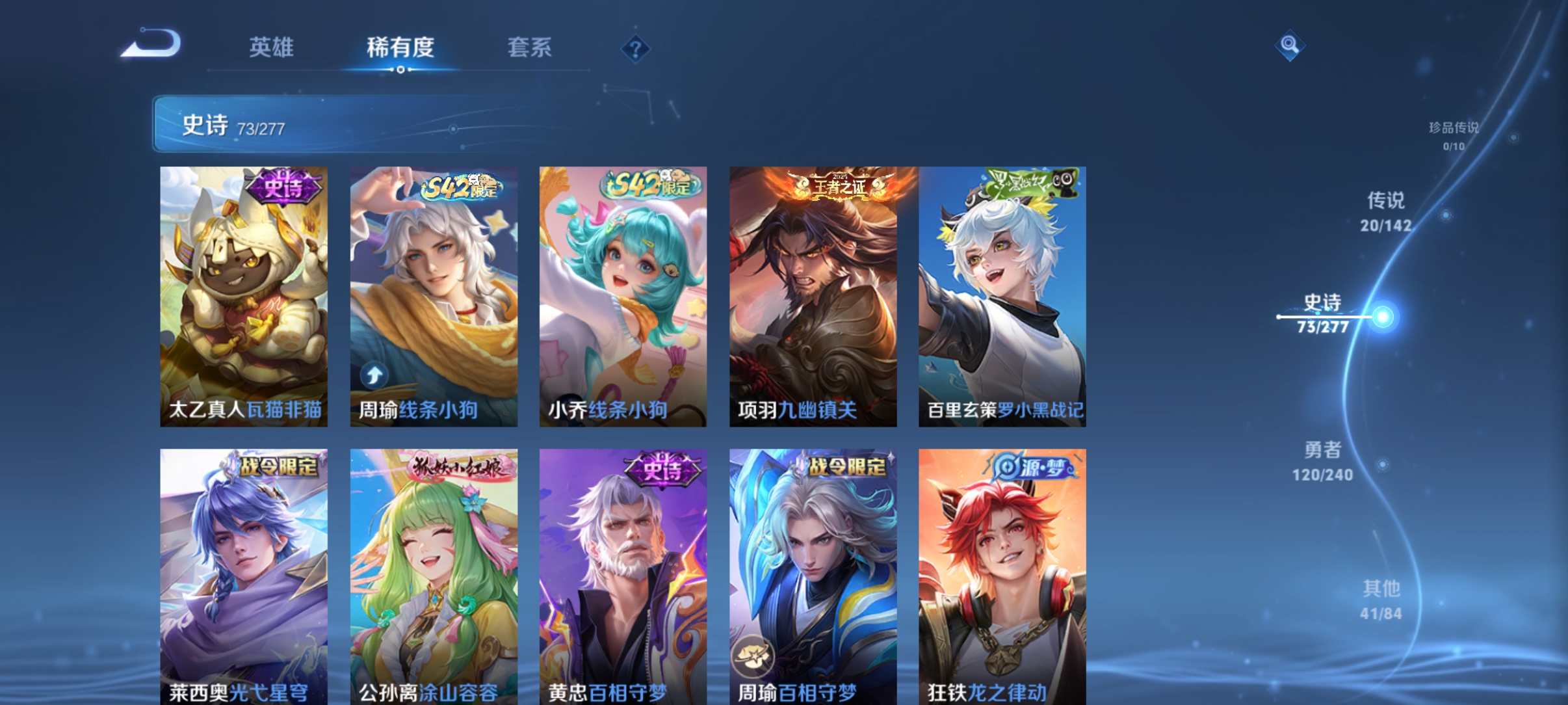Select 其他 41/84 on the right
The height and width of the screenshot is (705, 1568).
point(1381,599)
